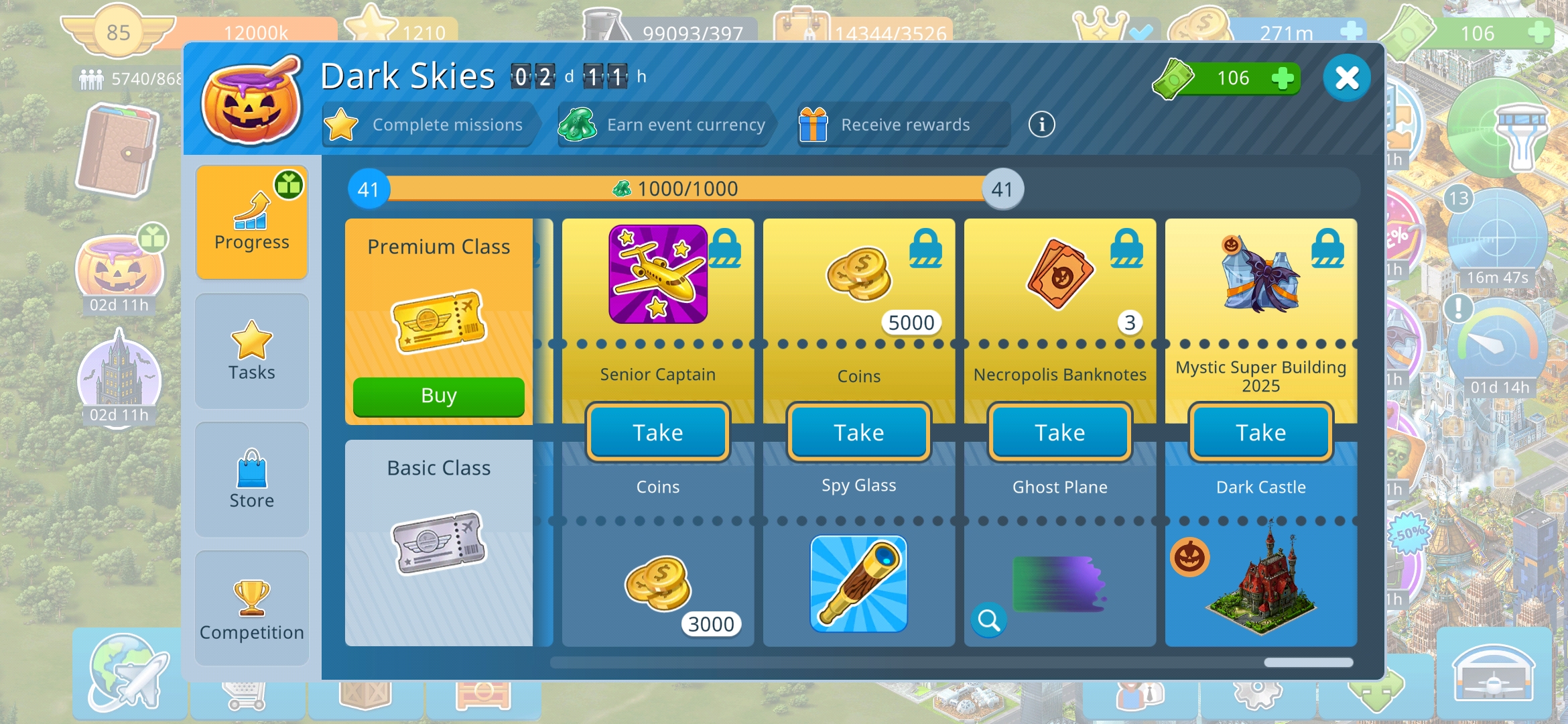
Task: Take the Spy Glass reward
Action: point(858,432)
